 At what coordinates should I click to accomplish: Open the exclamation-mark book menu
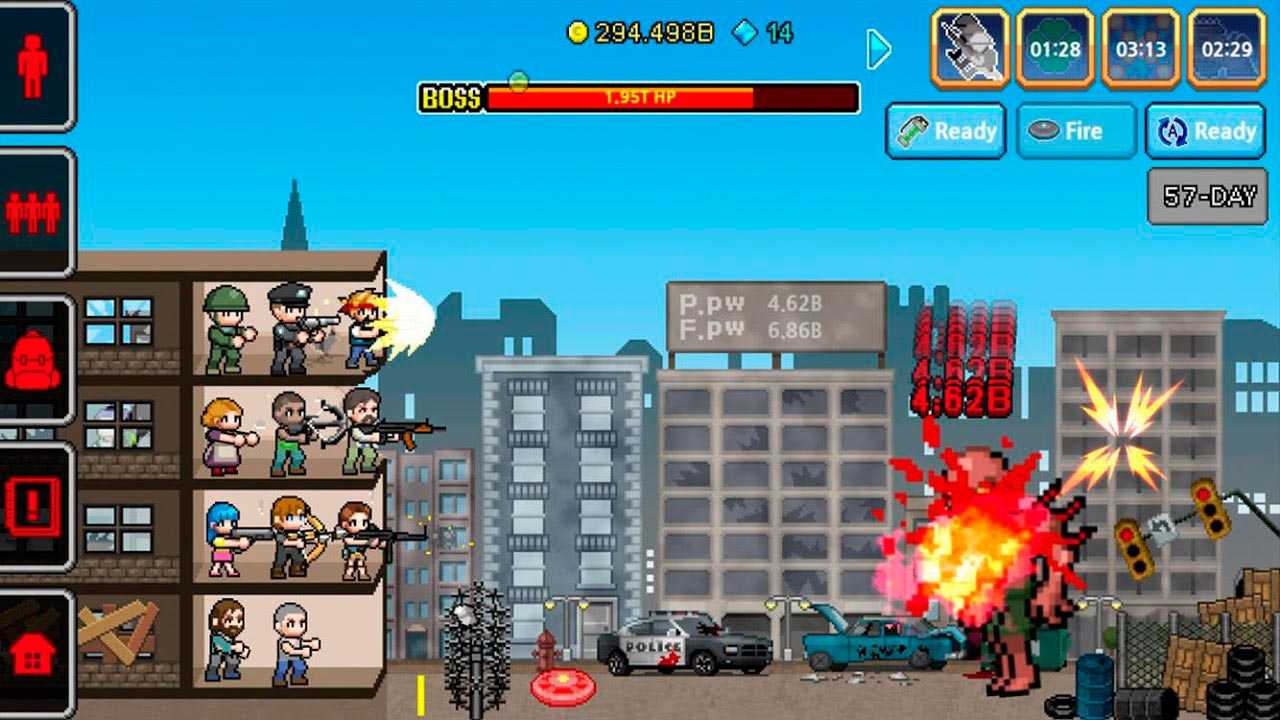tap(33, 507)
